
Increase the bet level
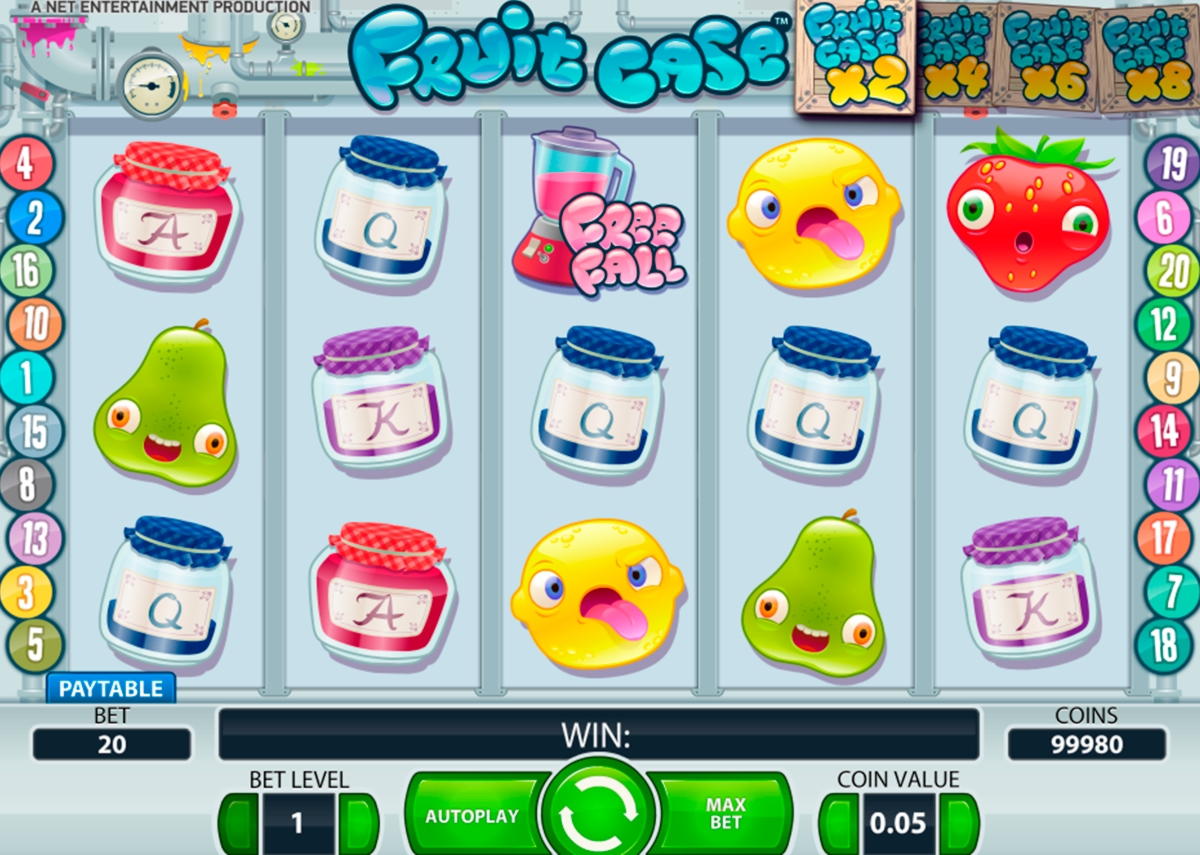pos(358,823)
